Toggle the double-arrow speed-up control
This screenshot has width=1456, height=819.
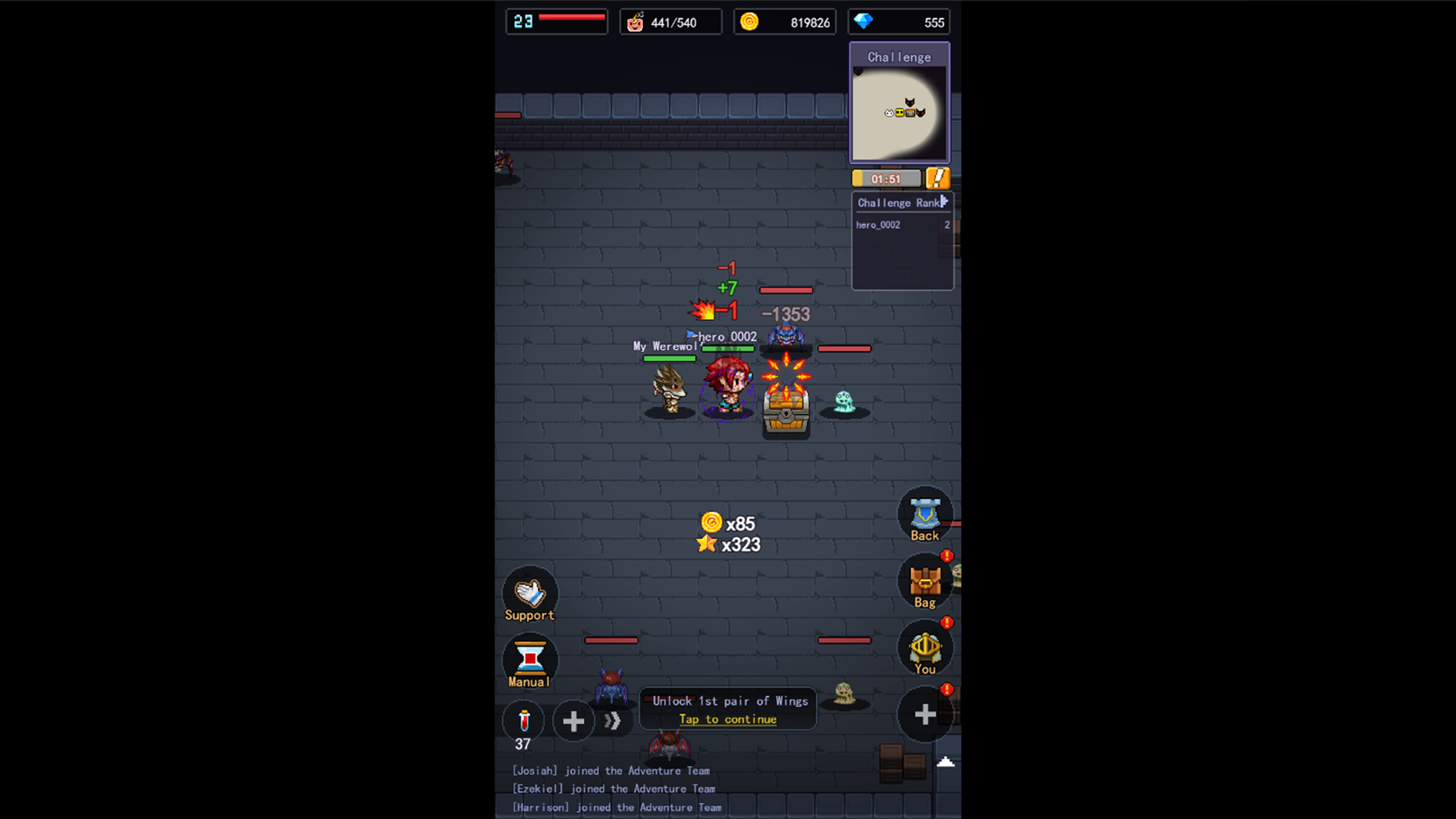(613, 720)
